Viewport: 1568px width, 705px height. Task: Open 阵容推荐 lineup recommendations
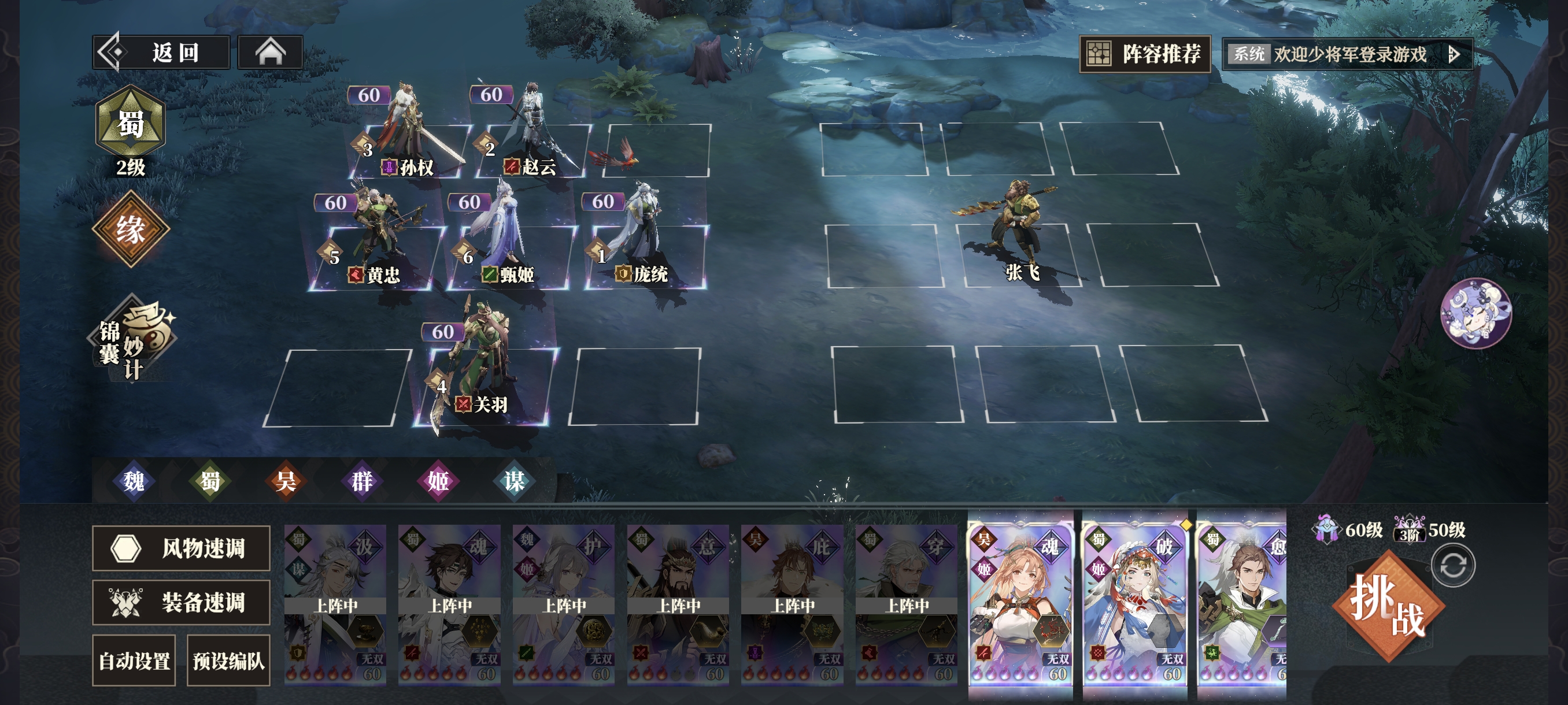click(x=1144, y=54)
